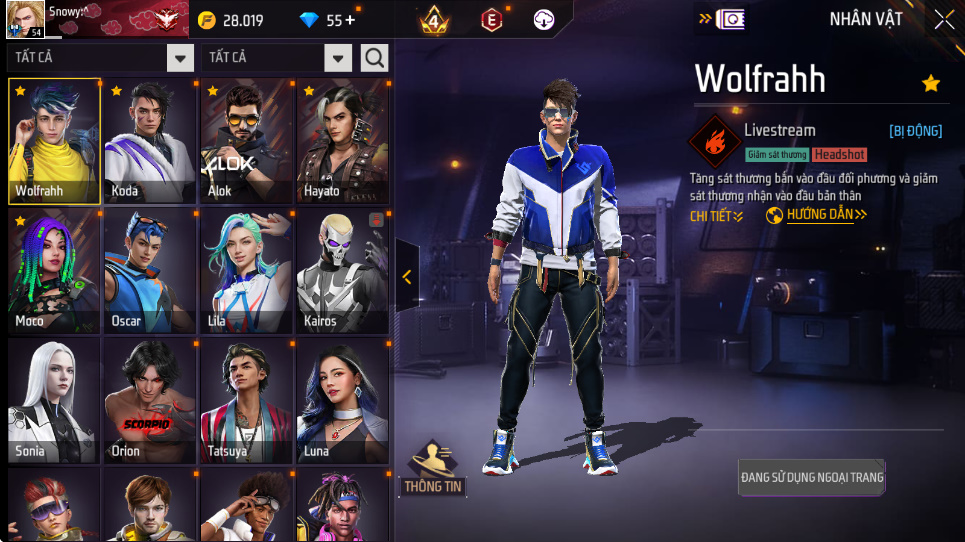Pick the Kairos skull-faced character
Screen dimensions: 965x542
342,271
